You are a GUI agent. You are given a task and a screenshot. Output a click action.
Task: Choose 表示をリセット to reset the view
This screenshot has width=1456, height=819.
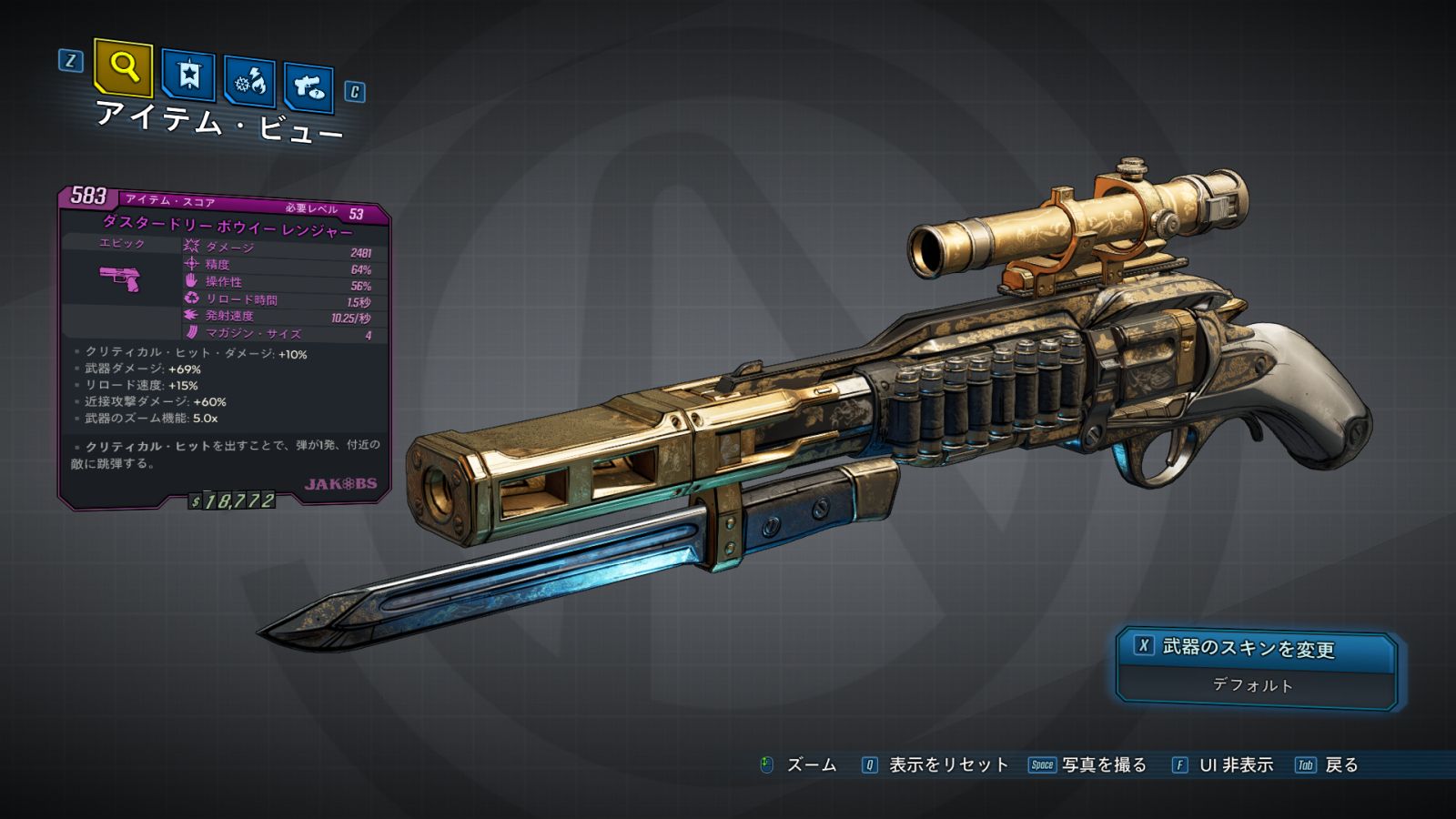click(x=948, y=765)
